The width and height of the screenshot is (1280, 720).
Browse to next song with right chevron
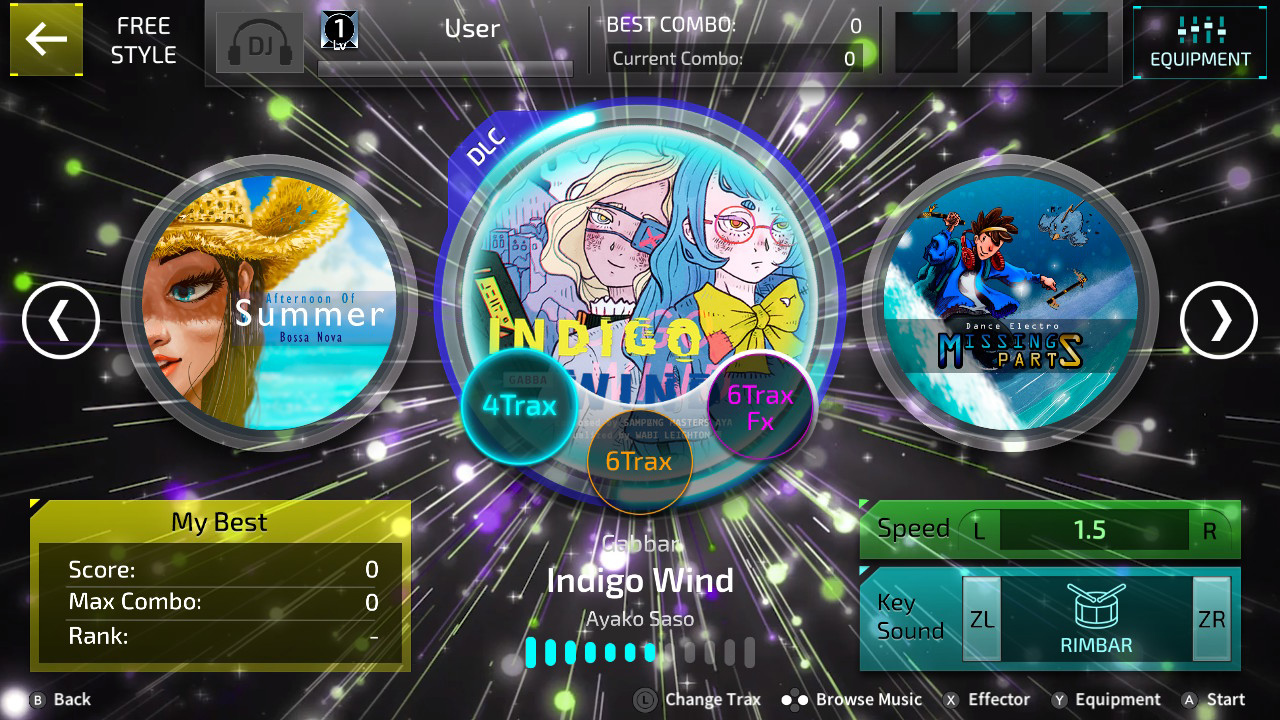[x=1218, y=320]
